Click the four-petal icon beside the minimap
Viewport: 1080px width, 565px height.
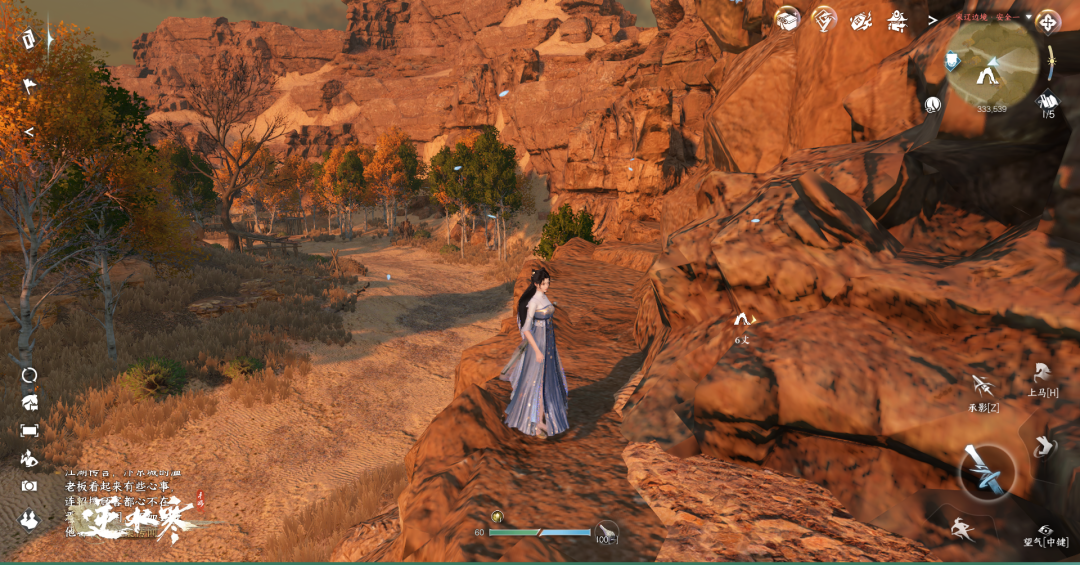point(1047,21)
